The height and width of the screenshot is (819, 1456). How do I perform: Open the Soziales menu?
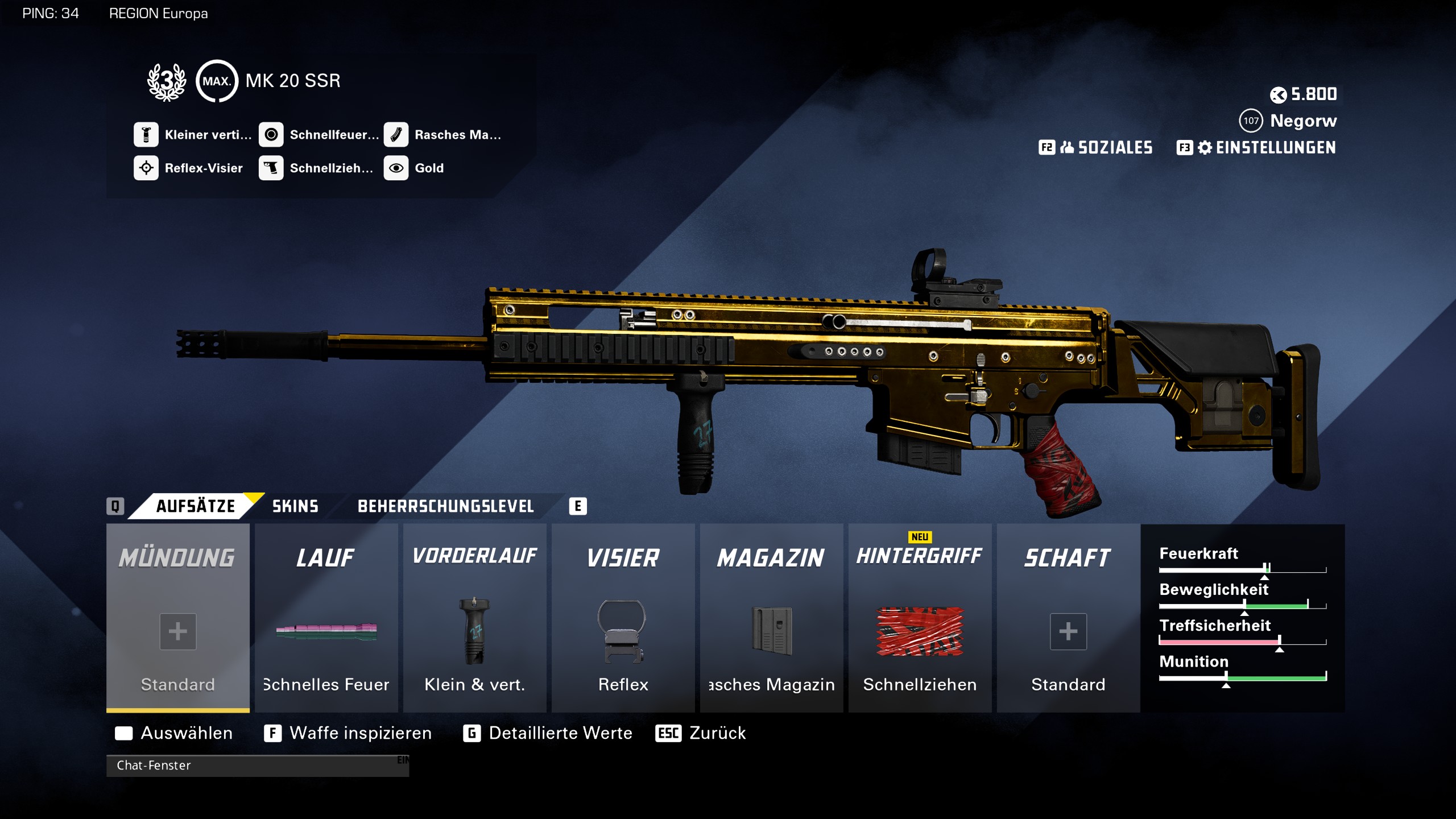pyautogui.click(x=1096, y=148)
